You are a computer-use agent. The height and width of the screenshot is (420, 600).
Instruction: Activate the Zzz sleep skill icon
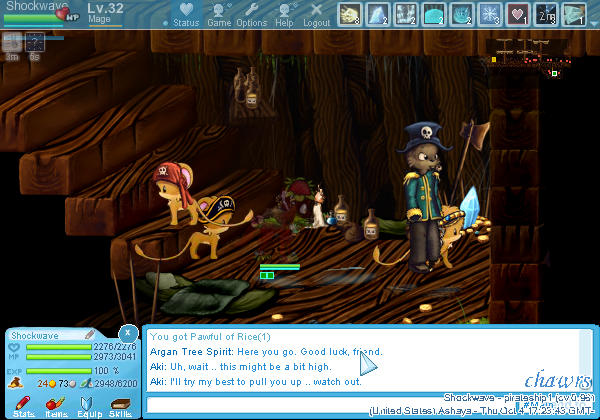[x=546, y=14]
